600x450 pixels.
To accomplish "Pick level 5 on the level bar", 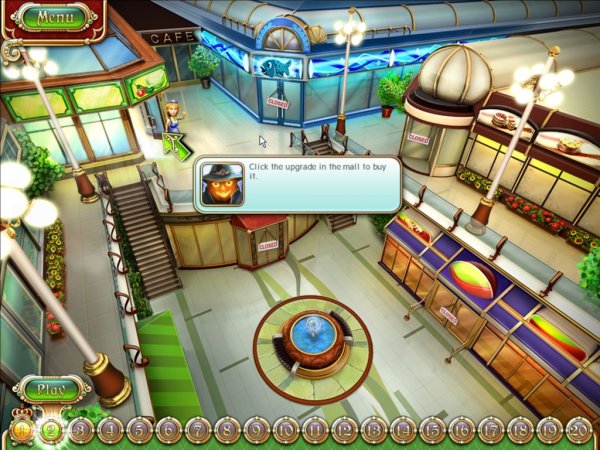I will tap(139, 430).
